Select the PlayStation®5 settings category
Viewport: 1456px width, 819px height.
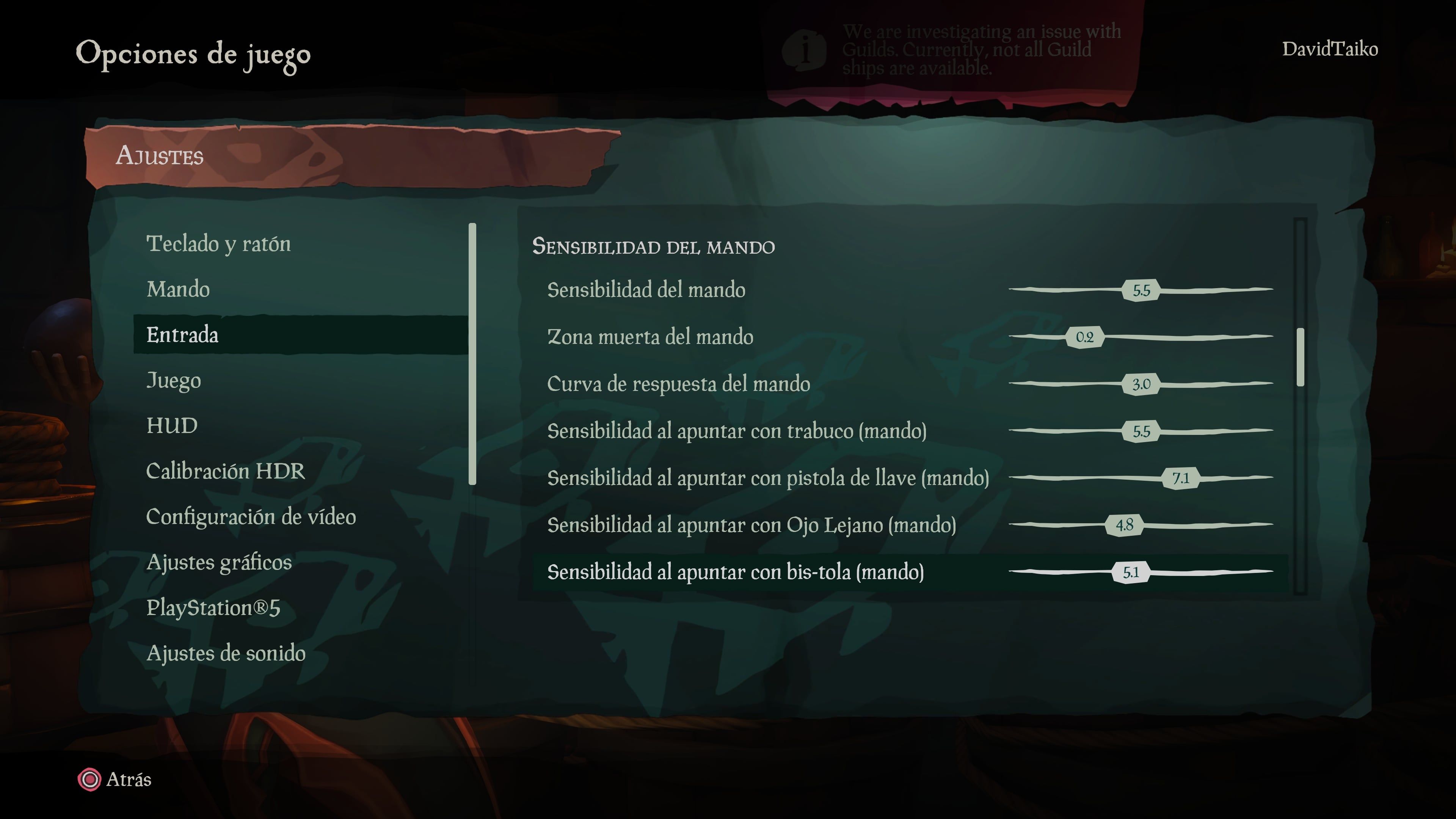click(x=215, y=608)
